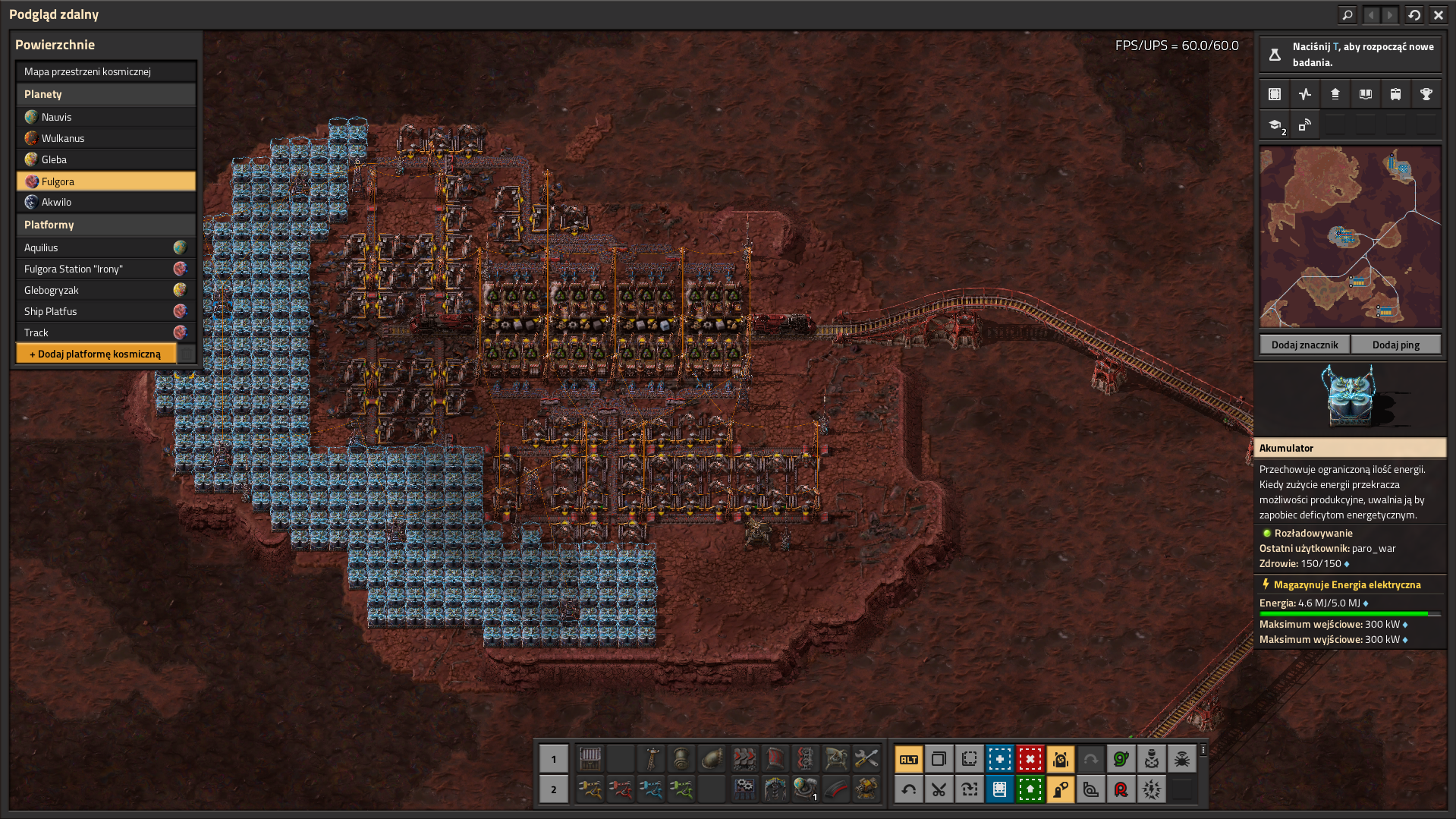Click the Dodaj ping button
The height and width of the screenshot is (819, 1456).
[x=1395, y=345]
